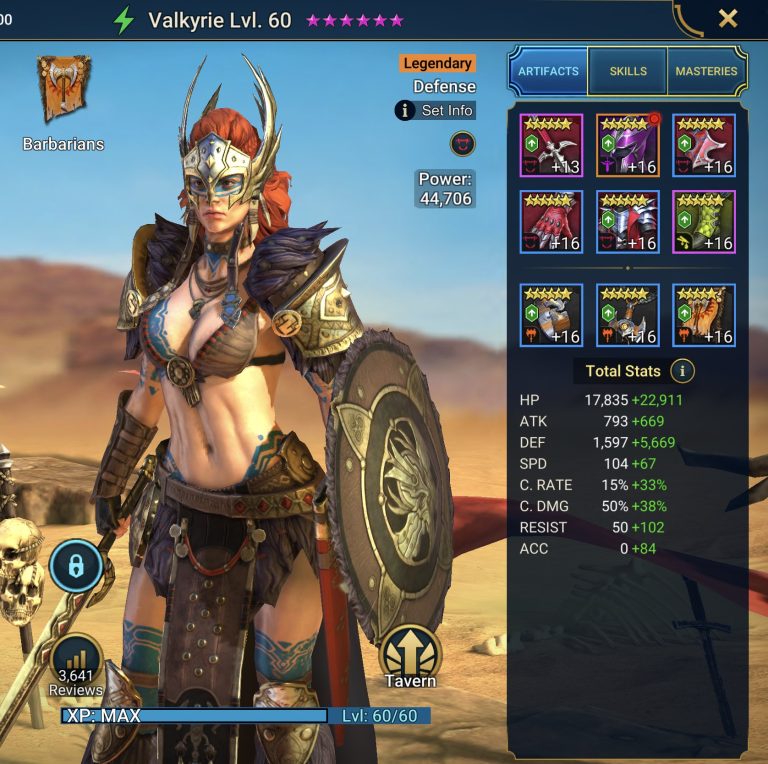Select the orange banner accessory

tap(703, 315)
